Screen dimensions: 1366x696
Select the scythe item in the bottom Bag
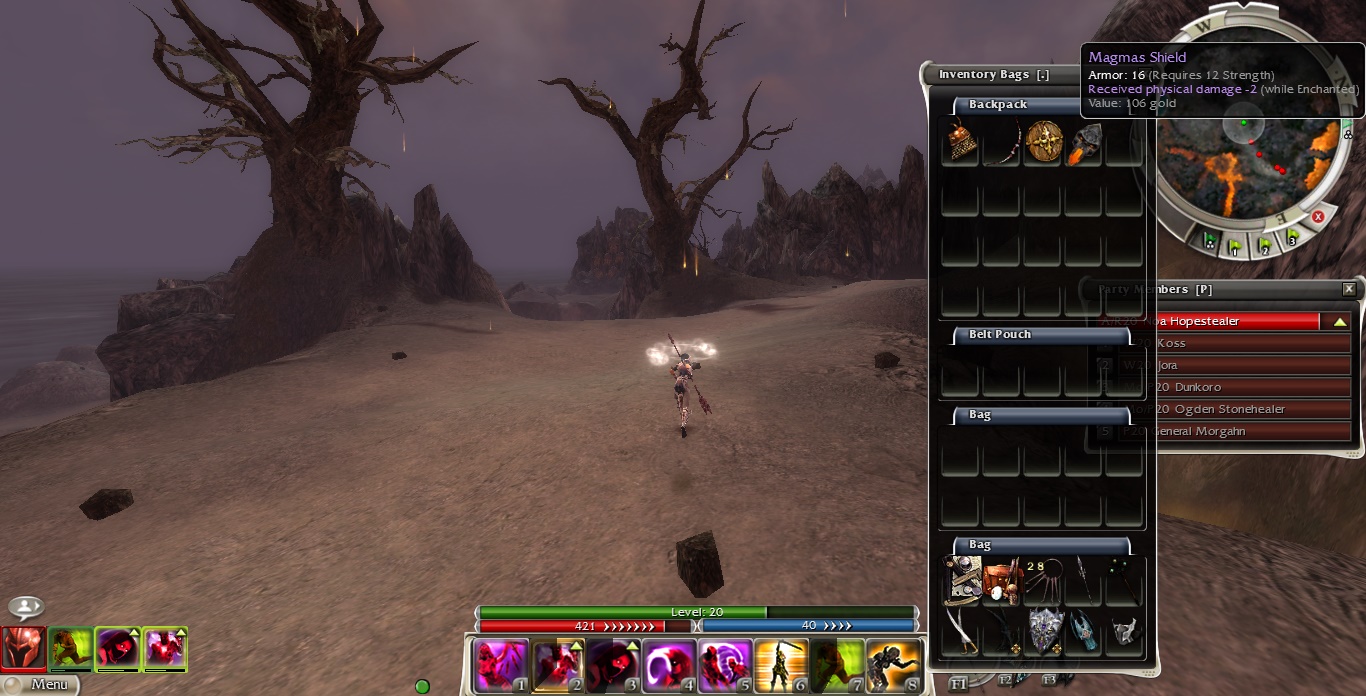pos(960,630)
